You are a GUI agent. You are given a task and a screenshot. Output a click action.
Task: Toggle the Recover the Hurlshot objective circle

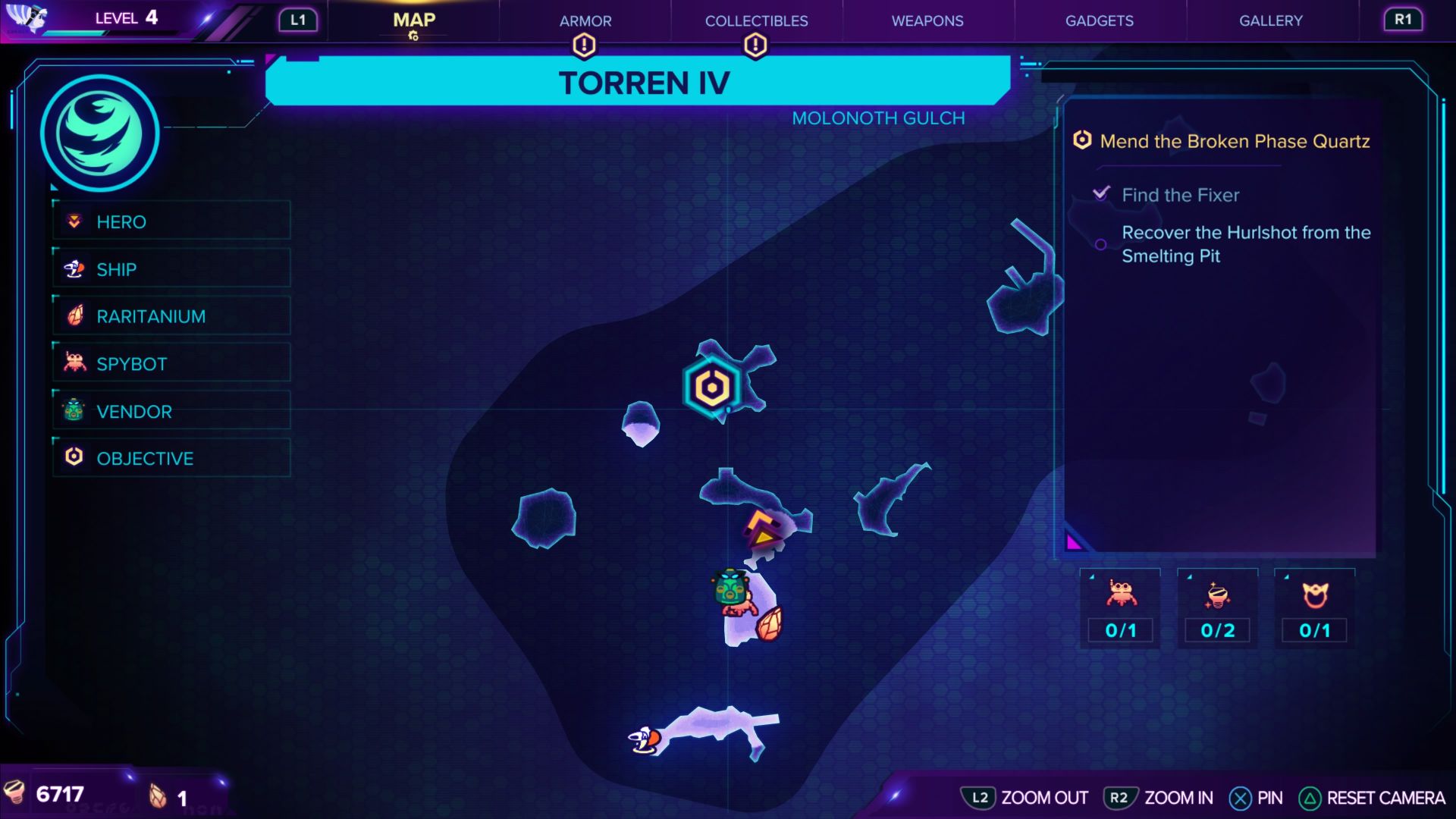click(1100, 243)
